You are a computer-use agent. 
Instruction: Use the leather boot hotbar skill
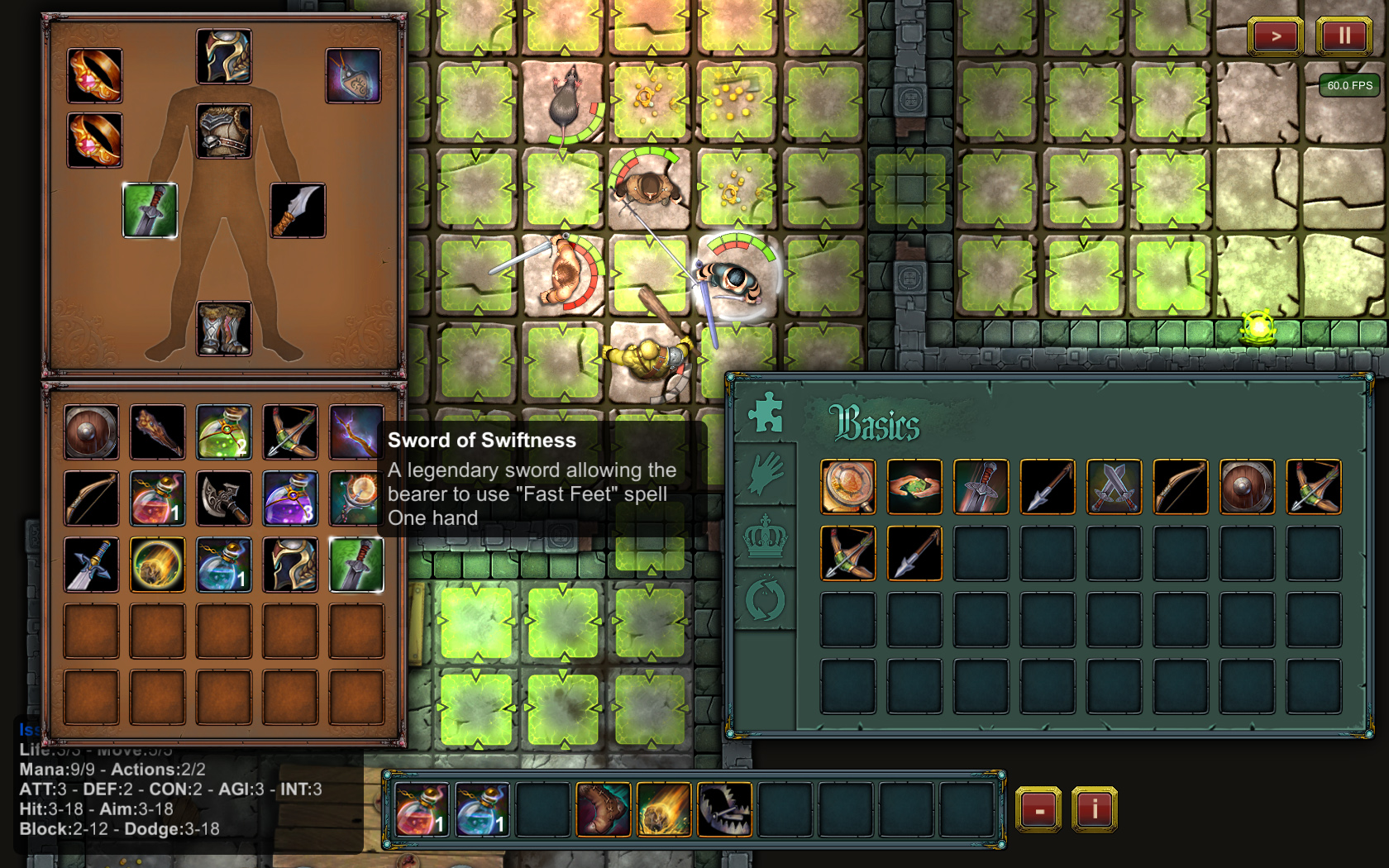coord(604,810)
